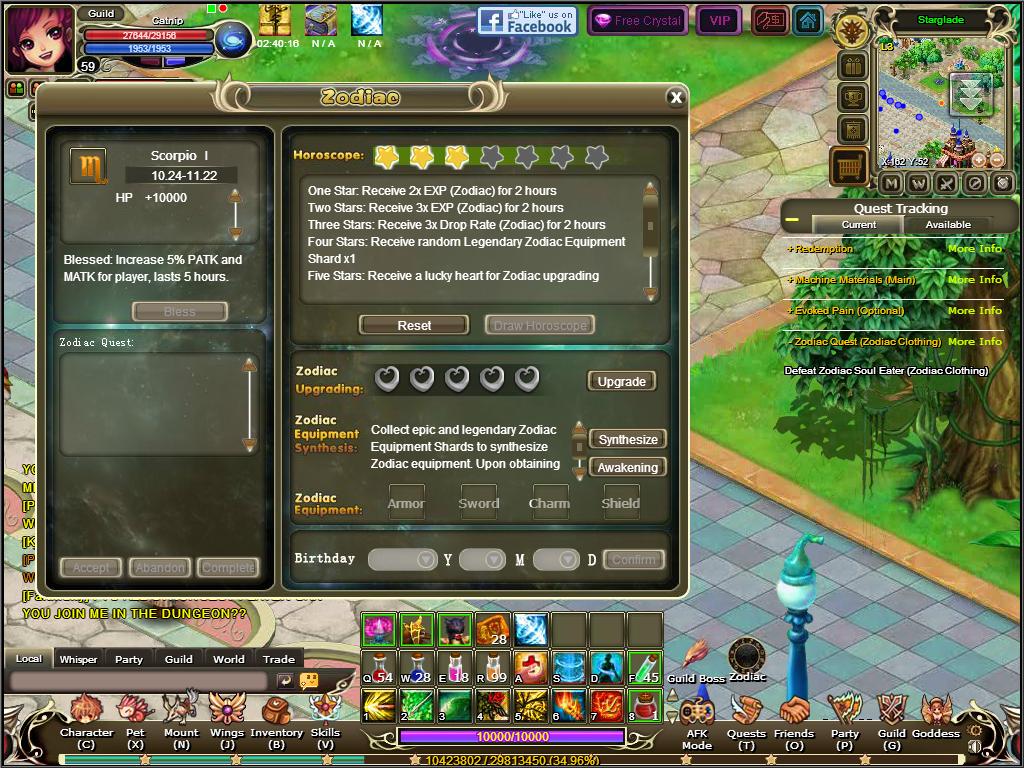This screenshot has height=768, width=1024.
Task: Open the Character panel
Action: pyautogui.click(x=86, y=717)
